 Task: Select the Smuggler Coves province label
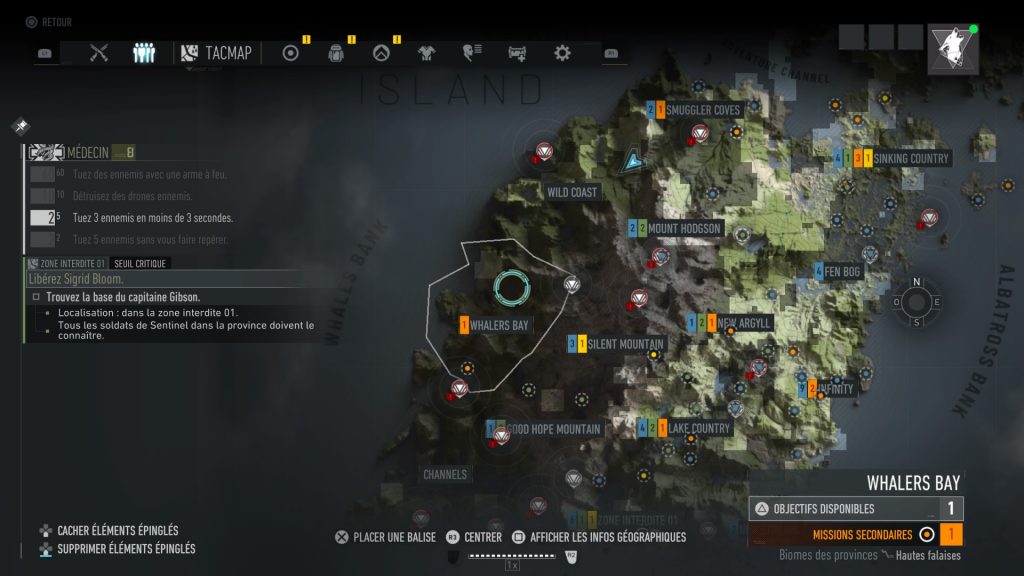click(x=703, y=110)
